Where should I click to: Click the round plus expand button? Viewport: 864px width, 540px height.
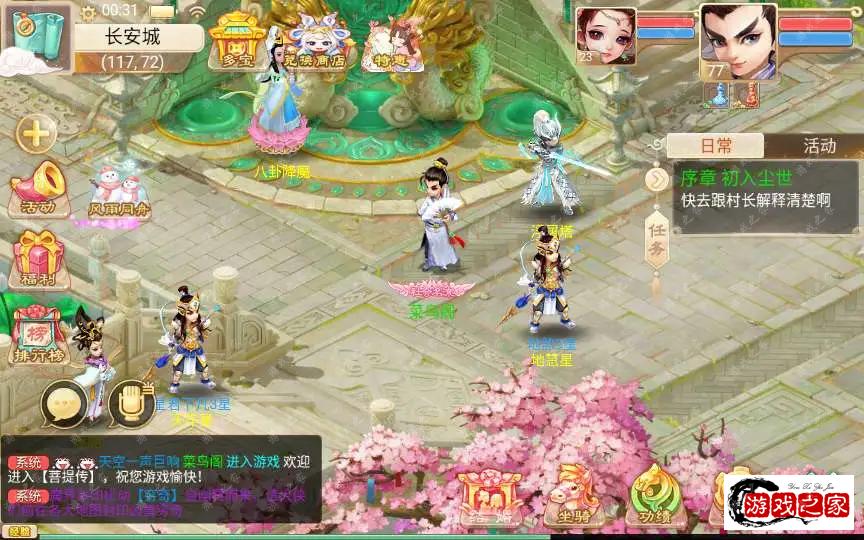pos(37,132)
